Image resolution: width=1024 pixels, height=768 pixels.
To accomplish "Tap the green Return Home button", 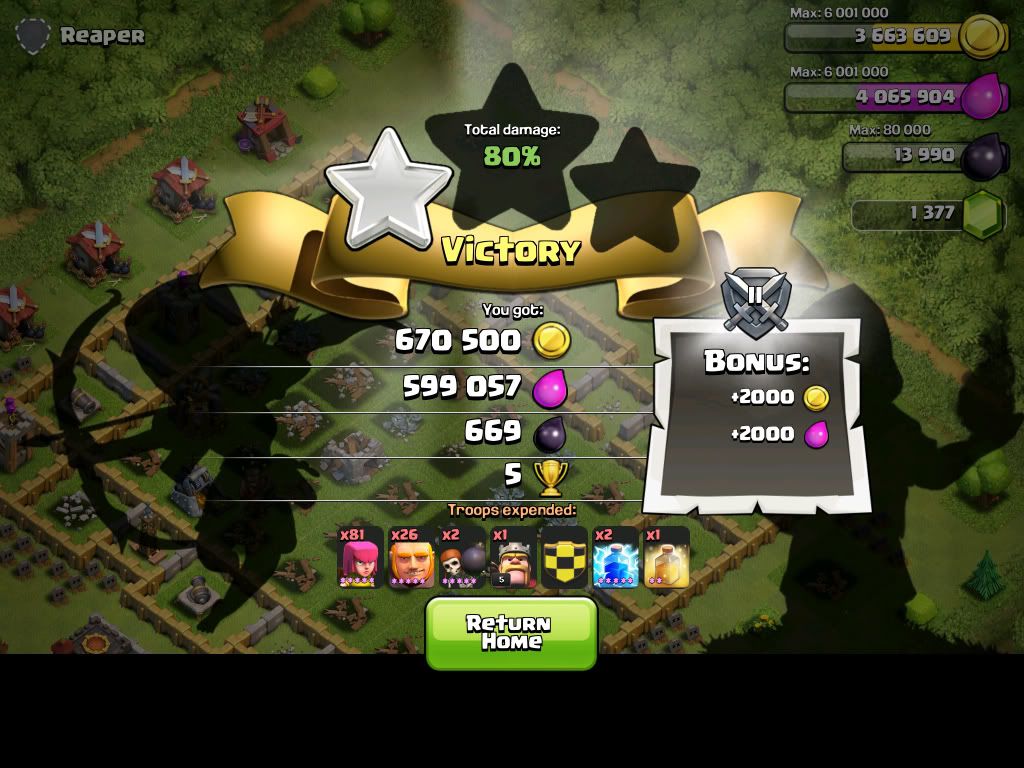I will 511,632.
